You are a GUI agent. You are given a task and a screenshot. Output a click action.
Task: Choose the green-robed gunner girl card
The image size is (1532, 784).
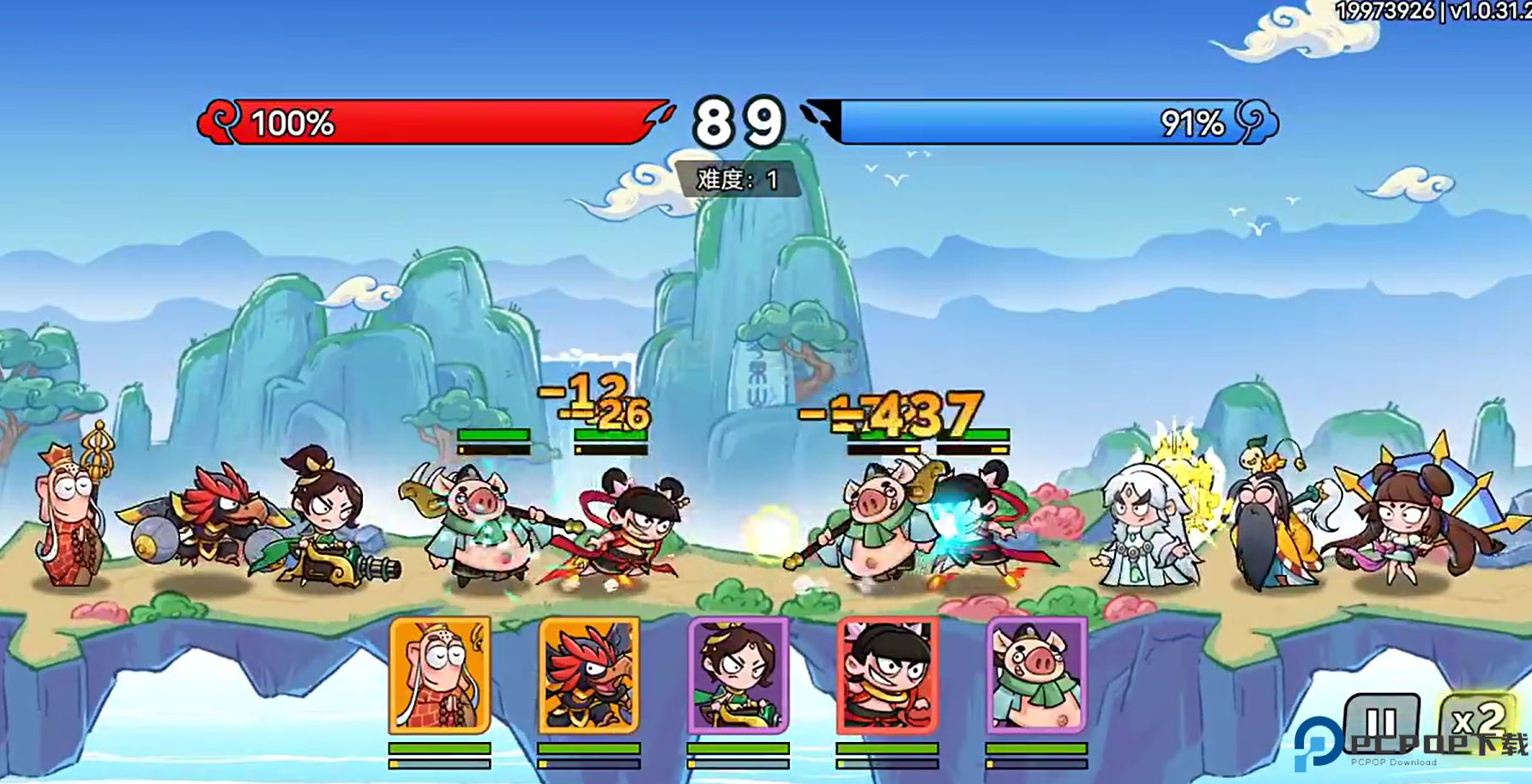click(738, 675)
